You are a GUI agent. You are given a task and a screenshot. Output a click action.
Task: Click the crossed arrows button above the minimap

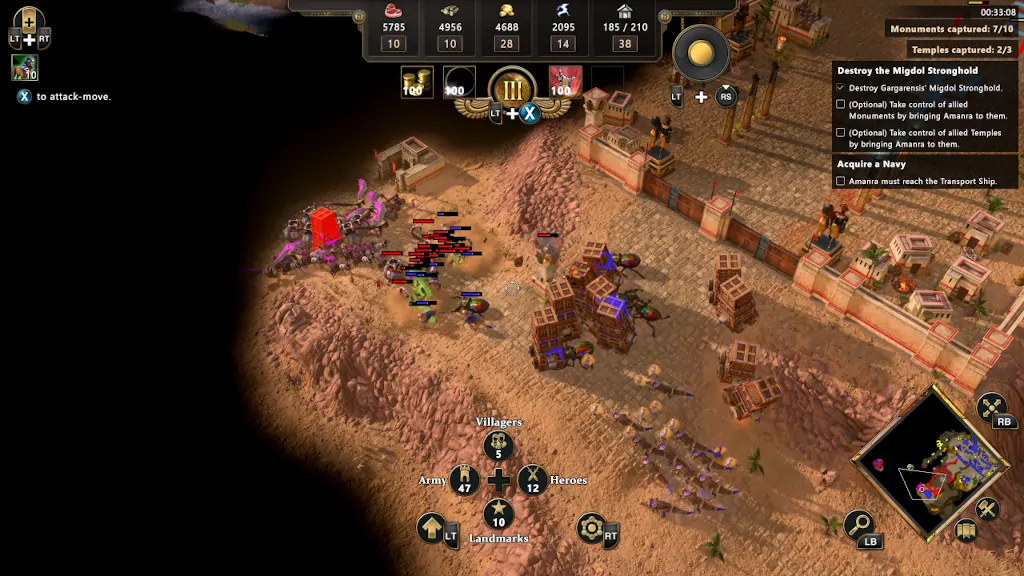[992, 407]
